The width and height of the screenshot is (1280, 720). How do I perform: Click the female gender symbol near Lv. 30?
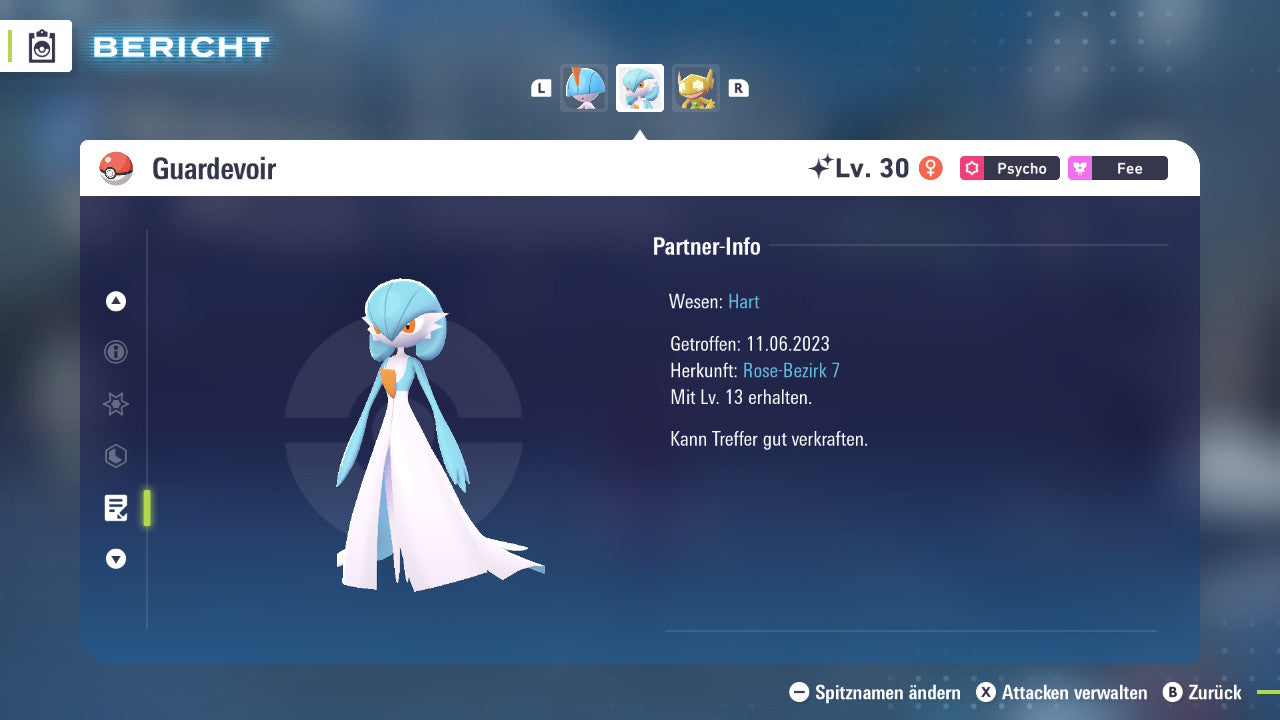pos(931,168)
